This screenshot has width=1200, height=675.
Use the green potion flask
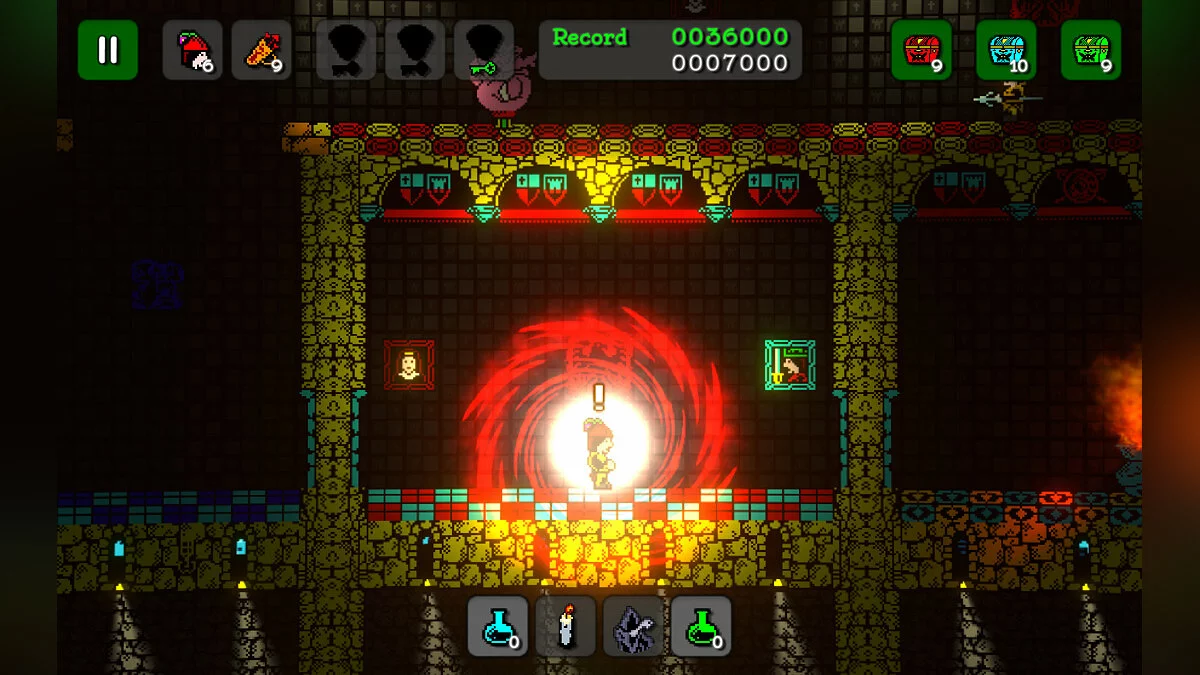pos(701,626)
